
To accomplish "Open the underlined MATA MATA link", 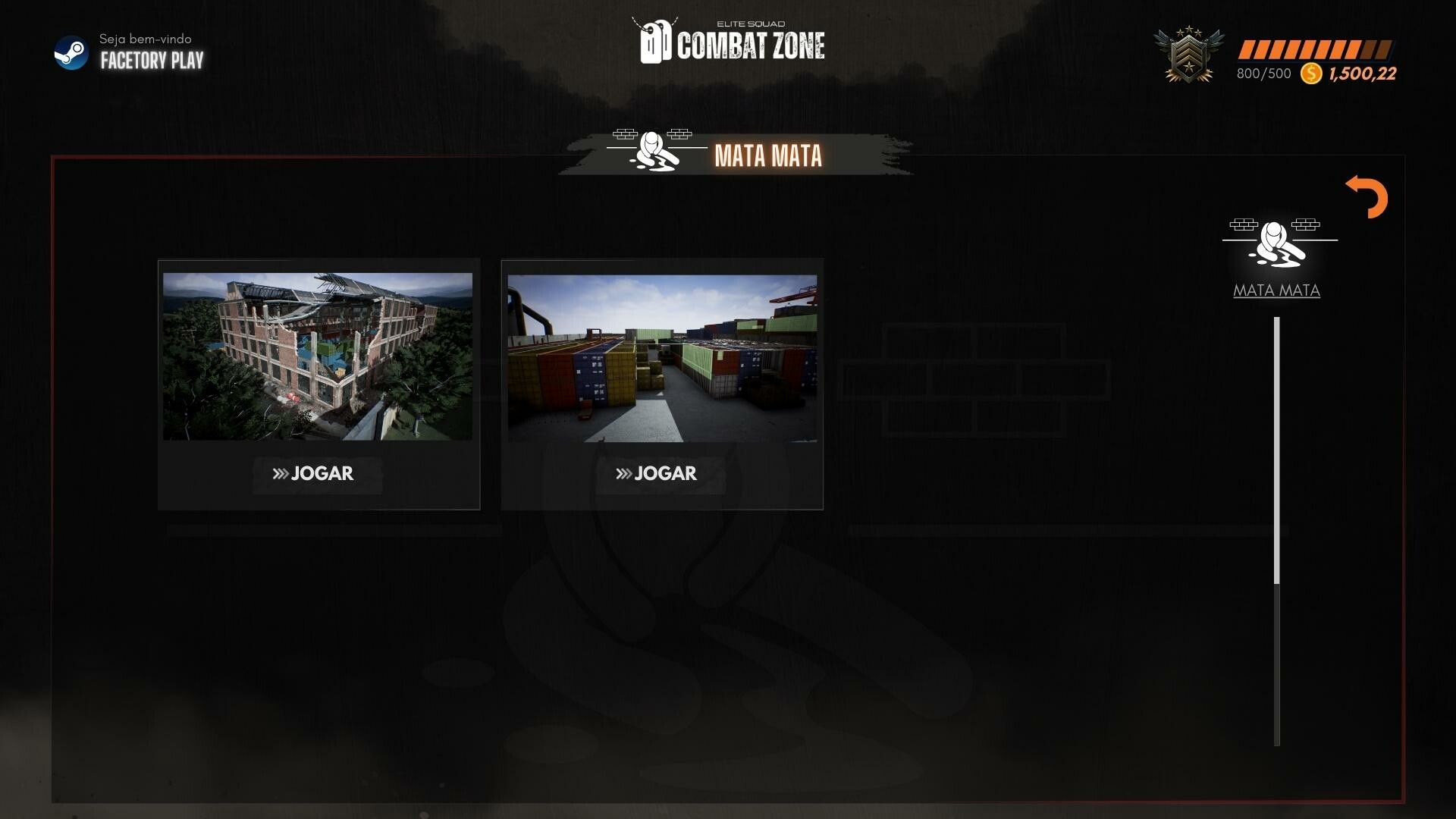I will (1276, 290).
